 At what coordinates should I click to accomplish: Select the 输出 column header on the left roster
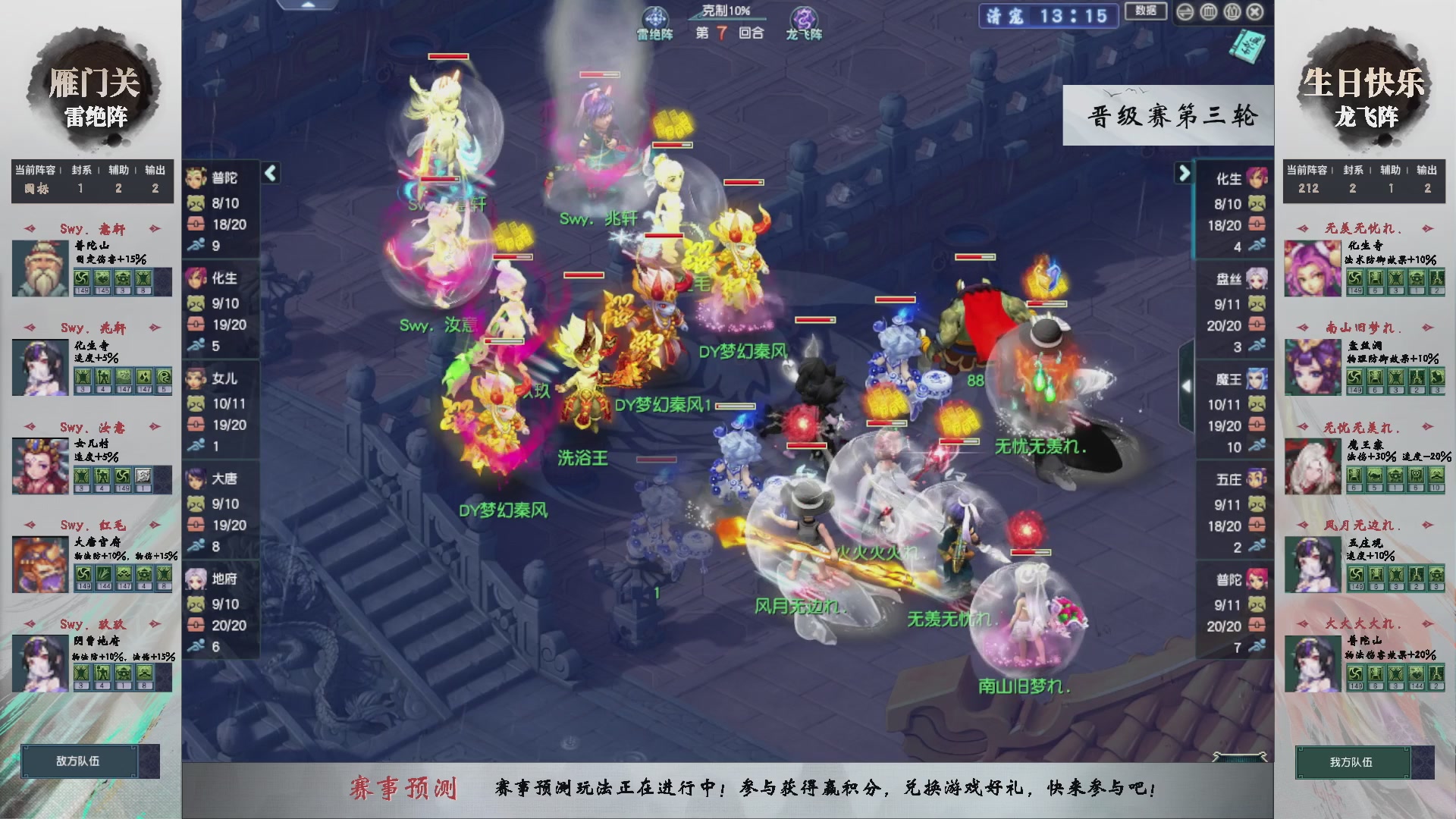point(154,170)
